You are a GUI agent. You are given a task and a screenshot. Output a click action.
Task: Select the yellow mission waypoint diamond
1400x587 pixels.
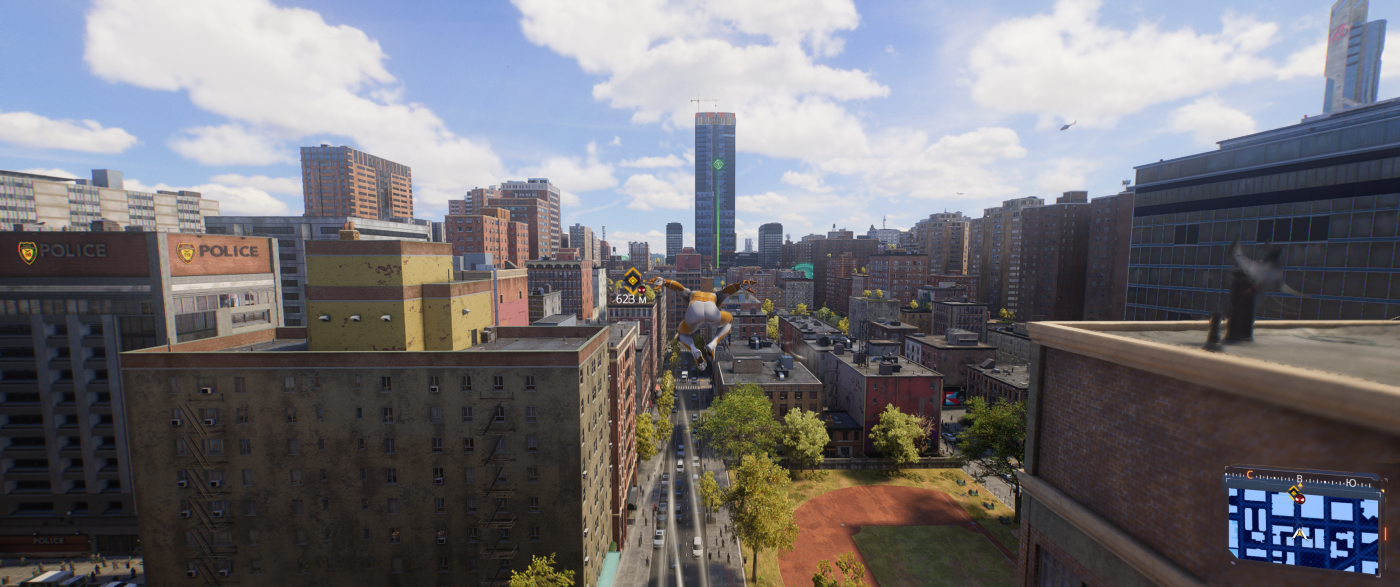(x=632, y=280)
